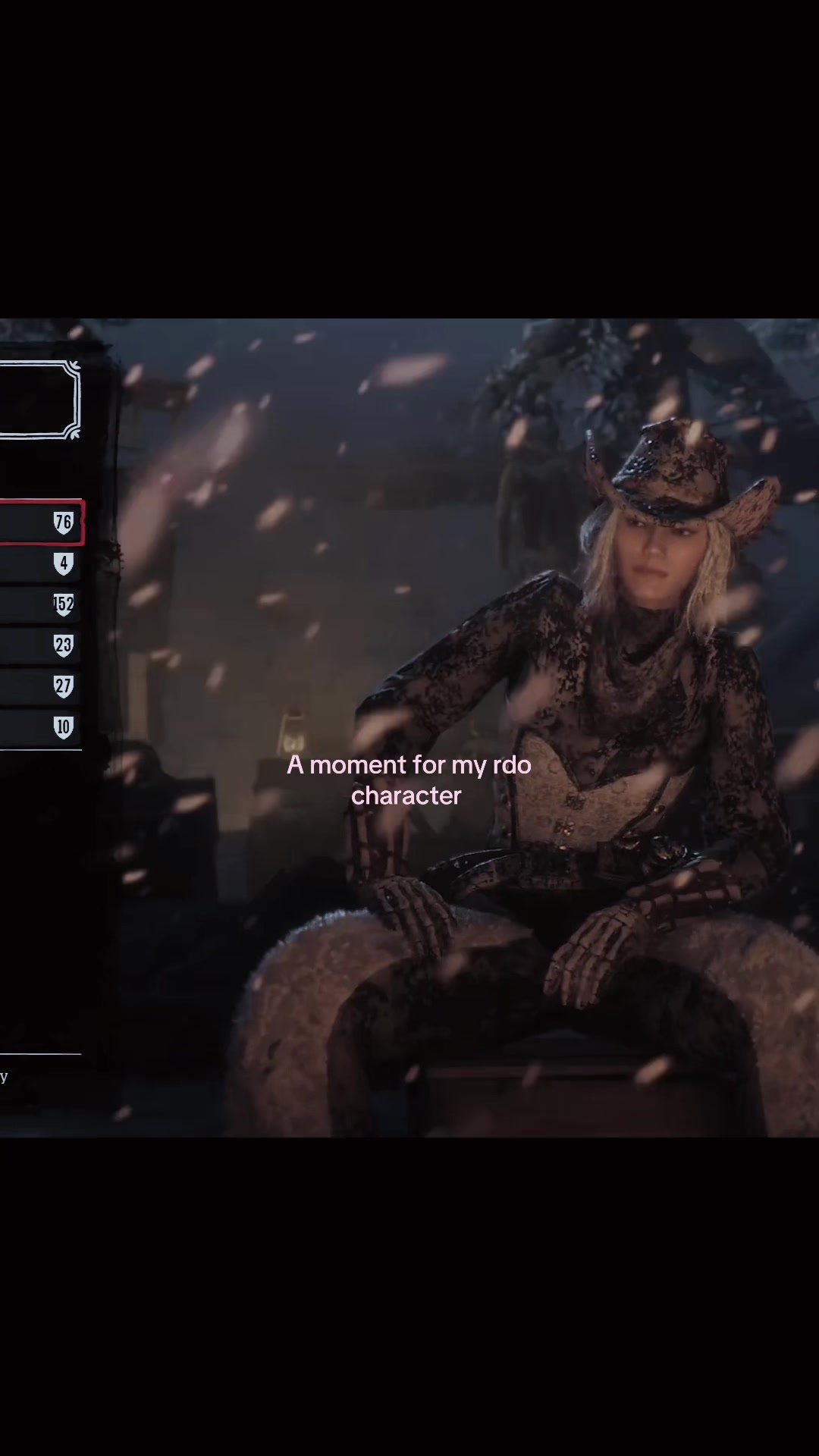Pick the menu row showing 27

click(x=39, y=686)
